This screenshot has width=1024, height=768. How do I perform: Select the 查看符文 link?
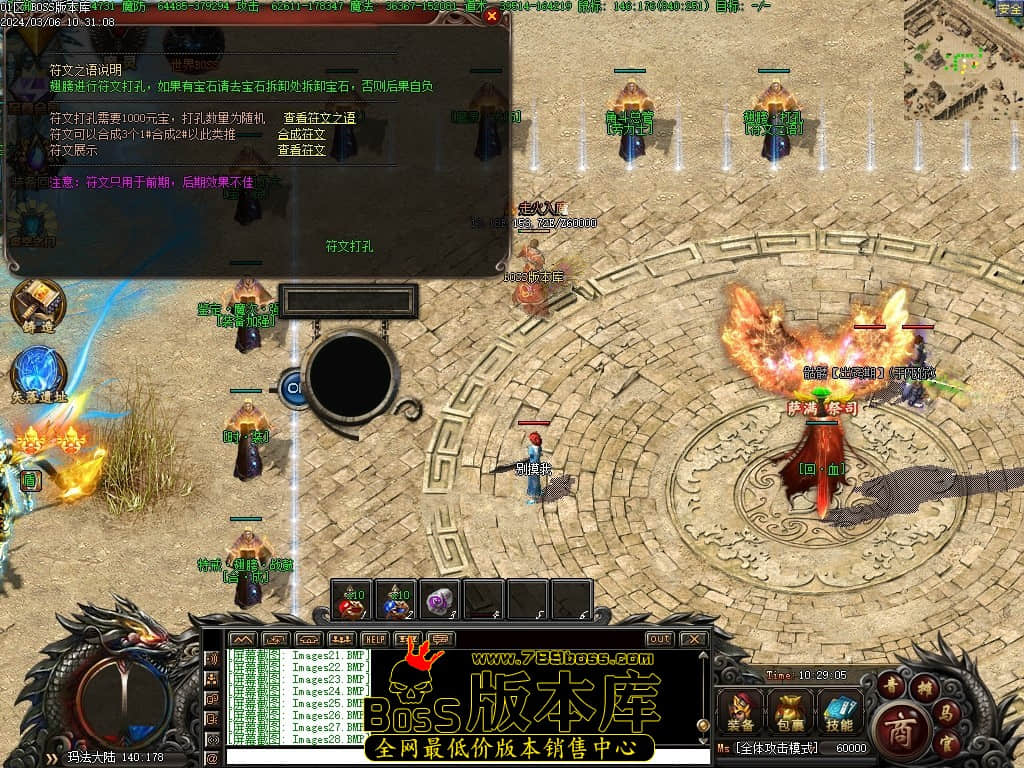click(301, 150)
